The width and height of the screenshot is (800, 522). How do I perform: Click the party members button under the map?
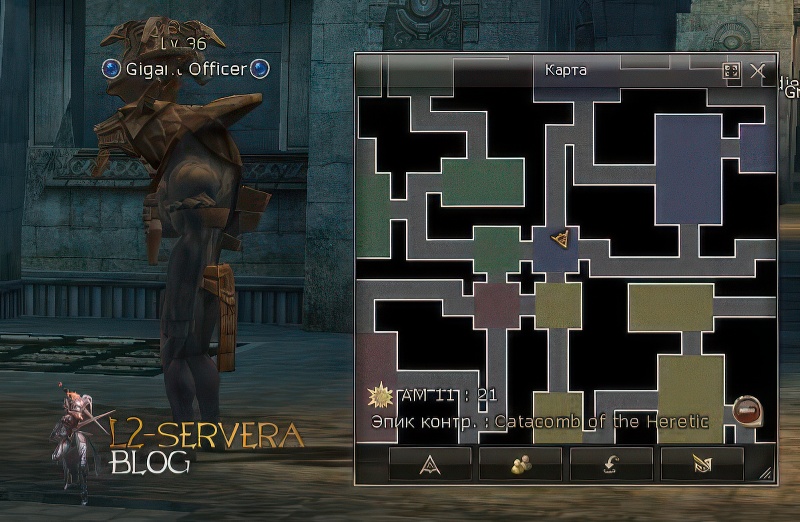click(x=520, y=463)
